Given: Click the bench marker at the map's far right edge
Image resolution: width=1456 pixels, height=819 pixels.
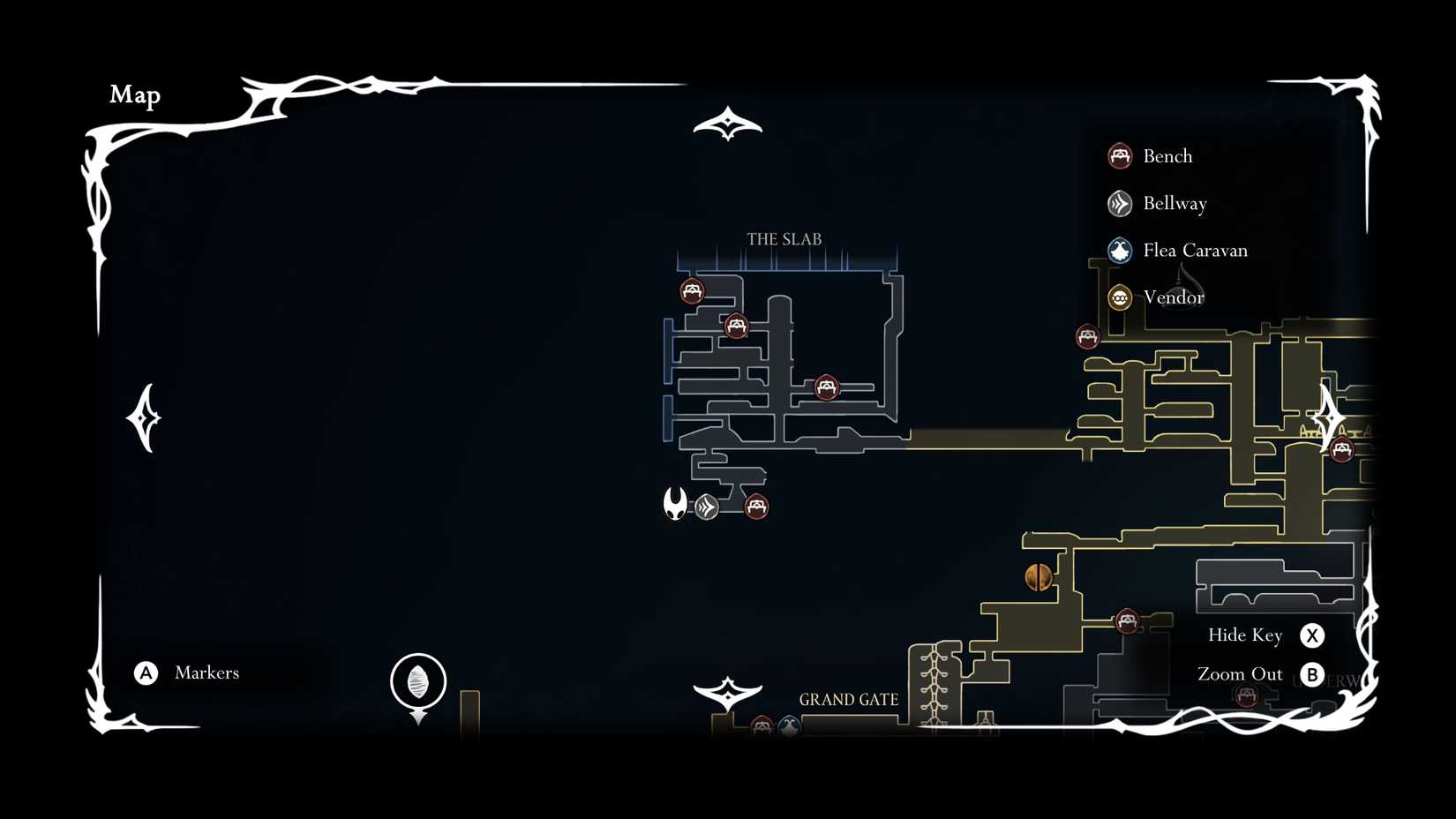Looking at the screenshot, I should tap(1343, 449).
